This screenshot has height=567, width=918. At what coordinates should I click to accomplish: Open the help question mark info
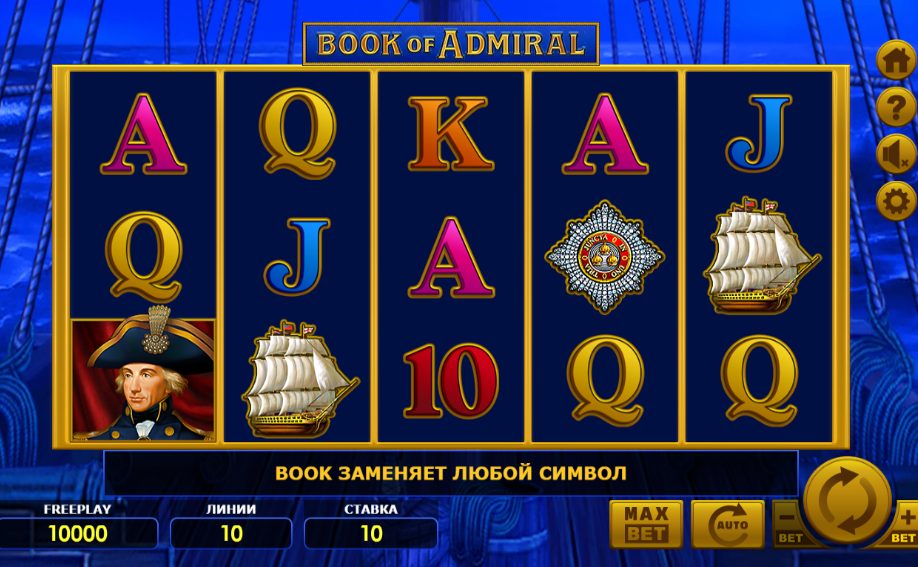tap(895, 107)
